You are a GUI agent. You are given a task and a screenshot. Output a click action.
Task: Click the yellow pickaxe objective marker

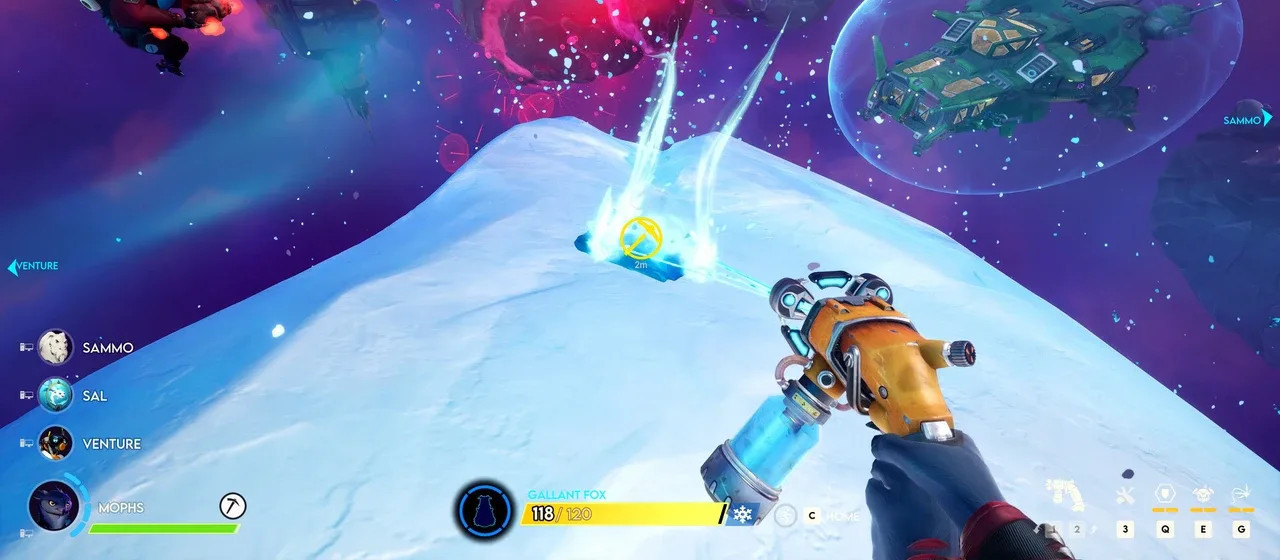(640, 236)
